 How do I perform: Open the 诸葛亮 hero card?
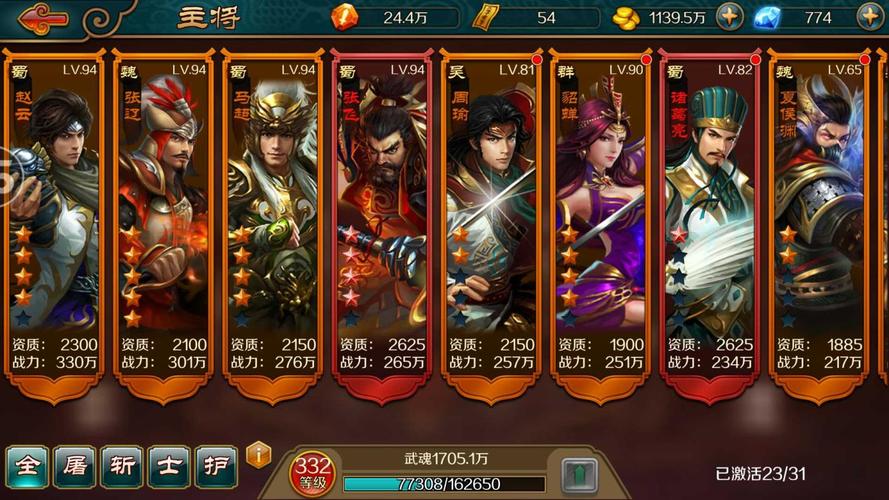tap(709, 220)
